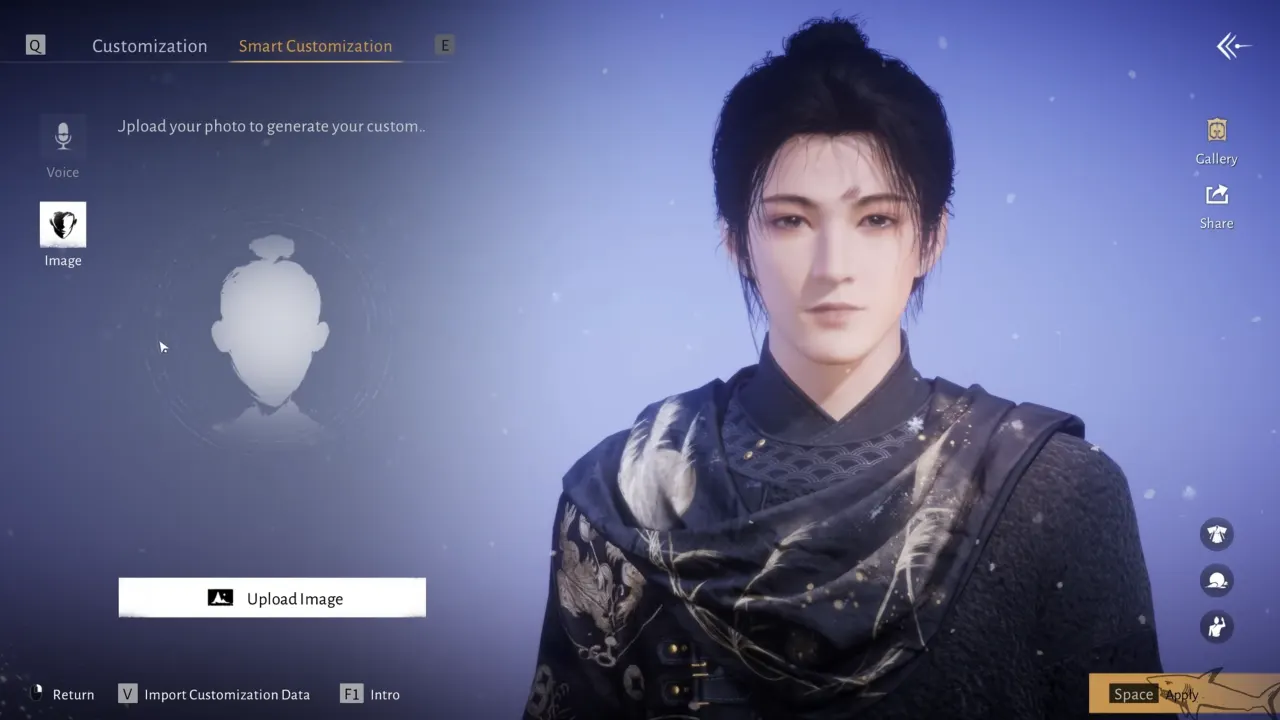Collapse the panel using the double arrows
Screen dimensions: 1280x720
(1233, 45)
